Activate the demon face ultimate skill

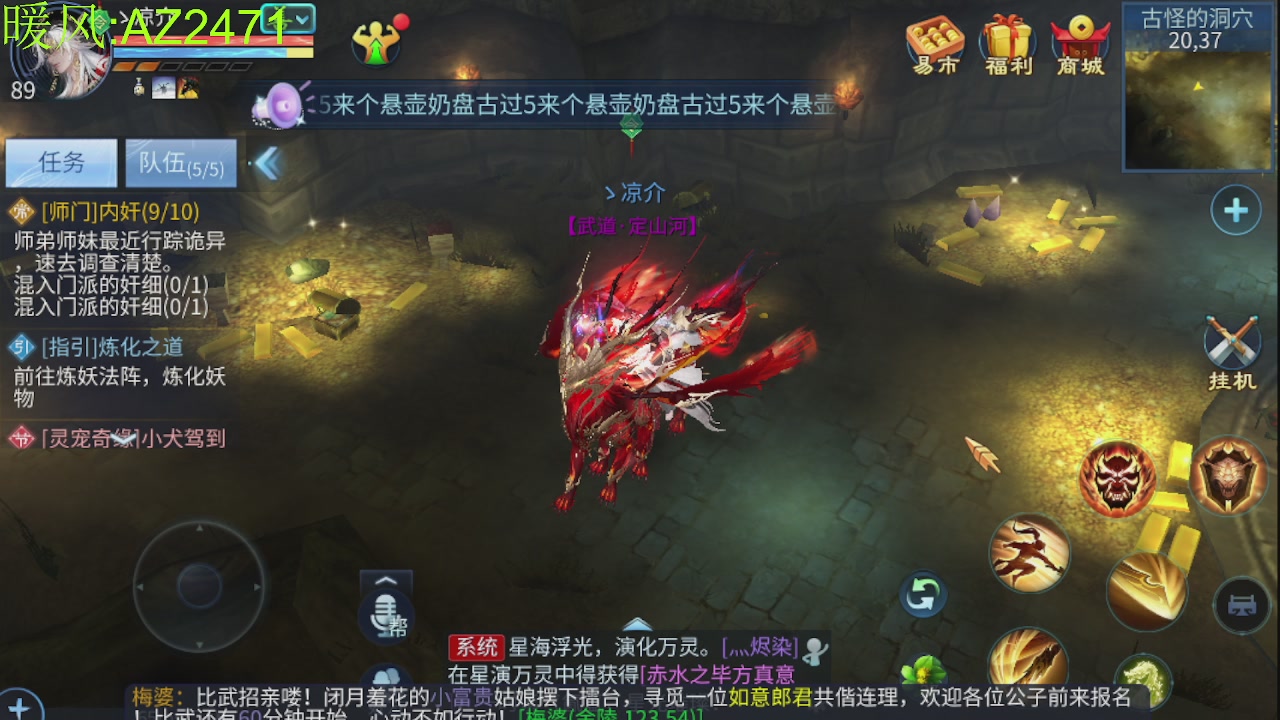(x=1117, y=478)
